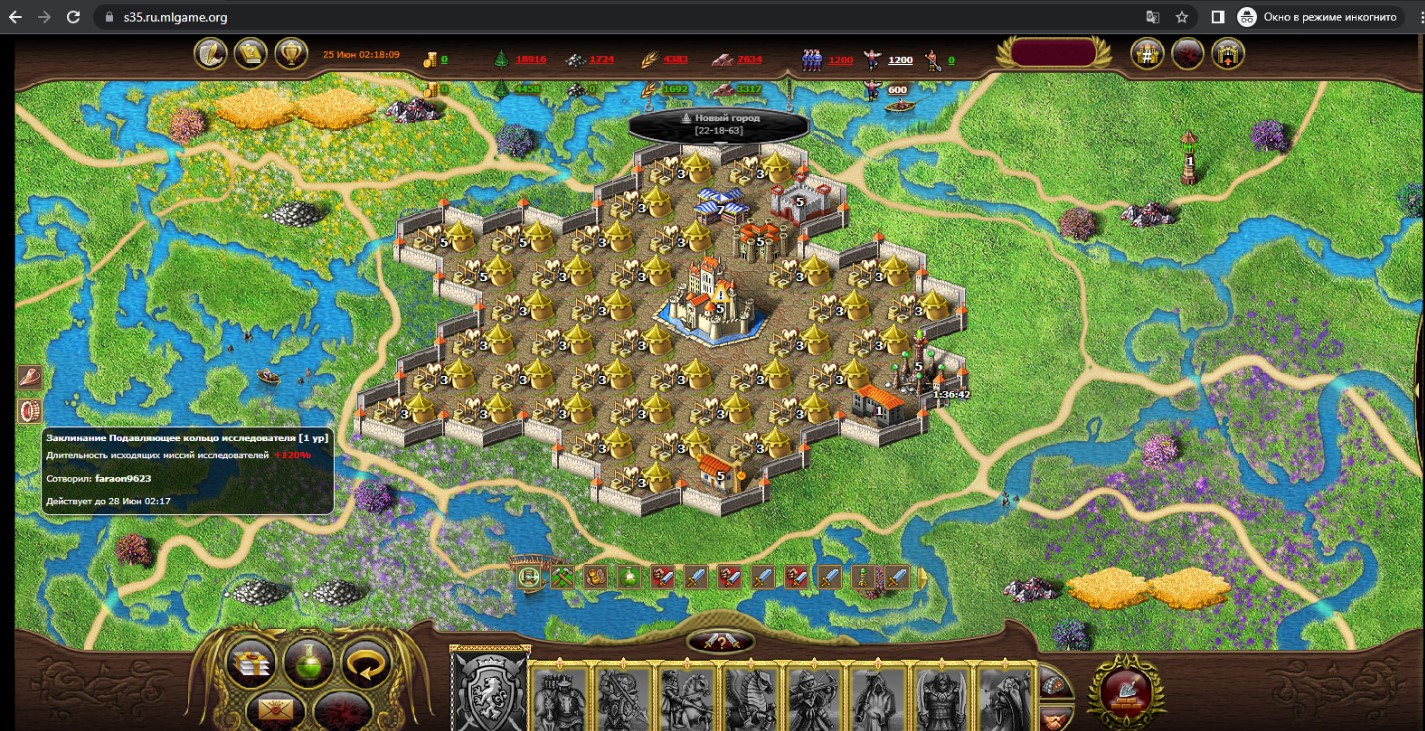Open the trophy cup rankings
Viewport: 1425px width, 731px height.
coord(291,53)
